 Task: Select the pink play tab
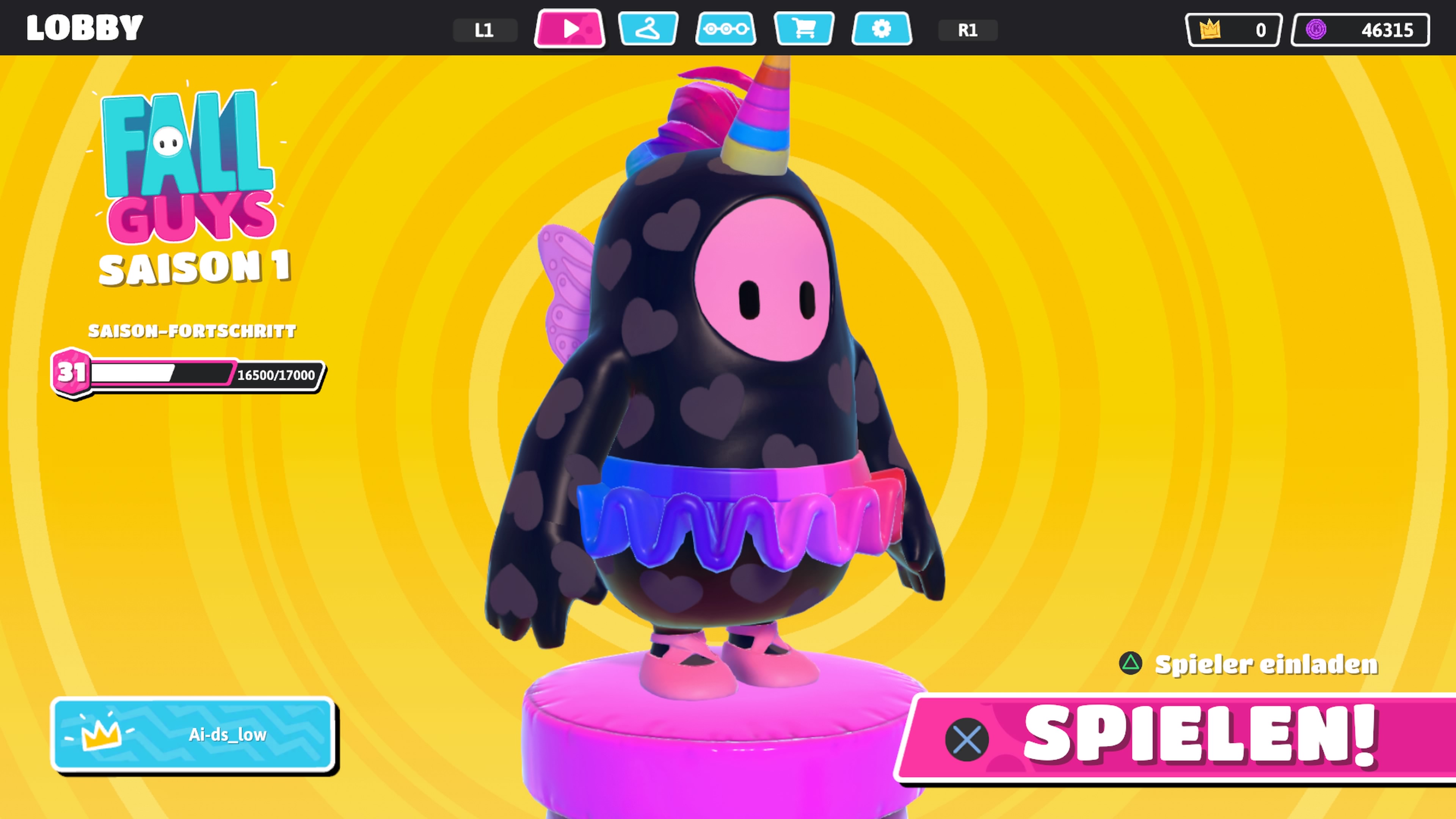tap(570, 28)
